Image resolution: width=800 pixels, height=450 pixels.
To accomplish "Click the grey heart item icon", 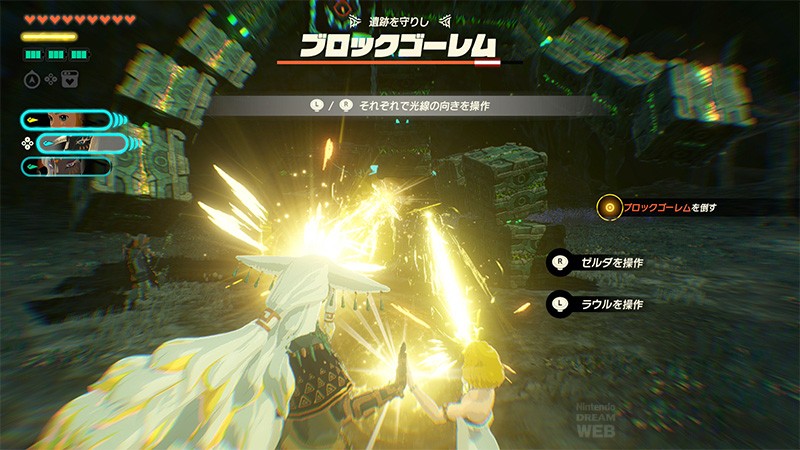I will click(x=70, y=80).
